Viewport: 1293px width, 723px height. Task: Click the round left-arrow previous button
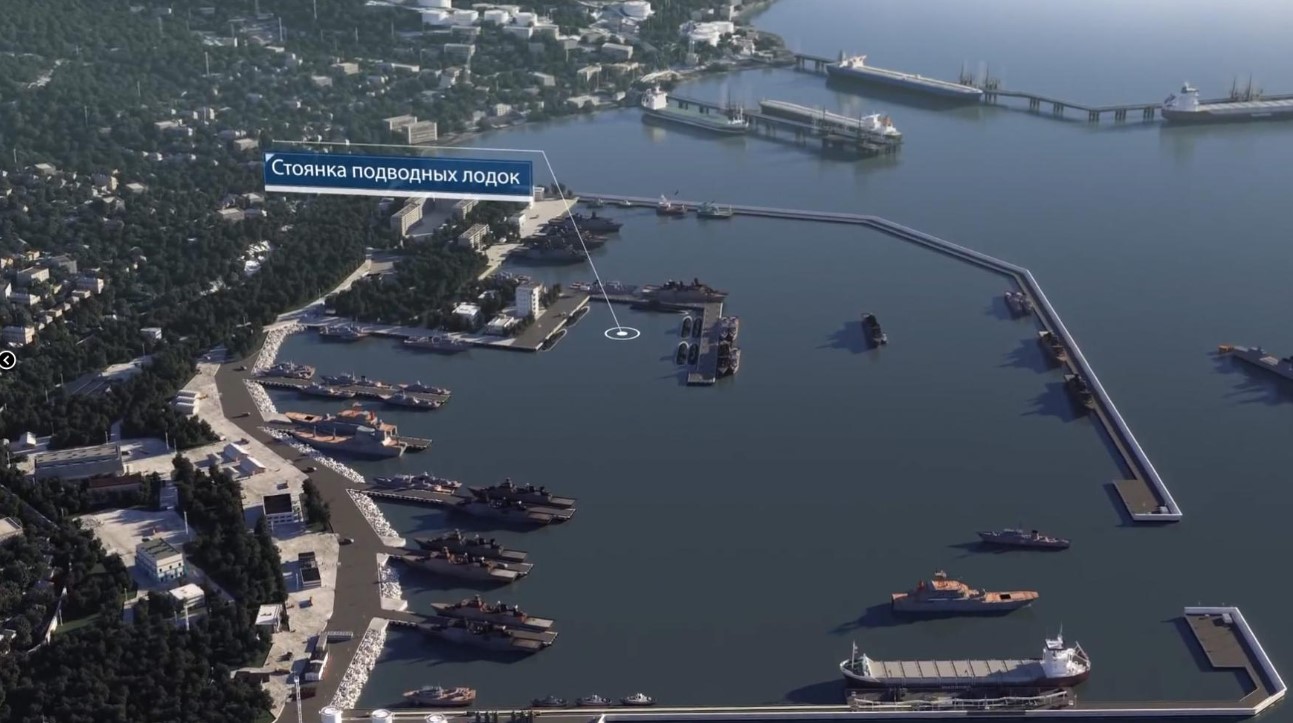pos(6,360)
